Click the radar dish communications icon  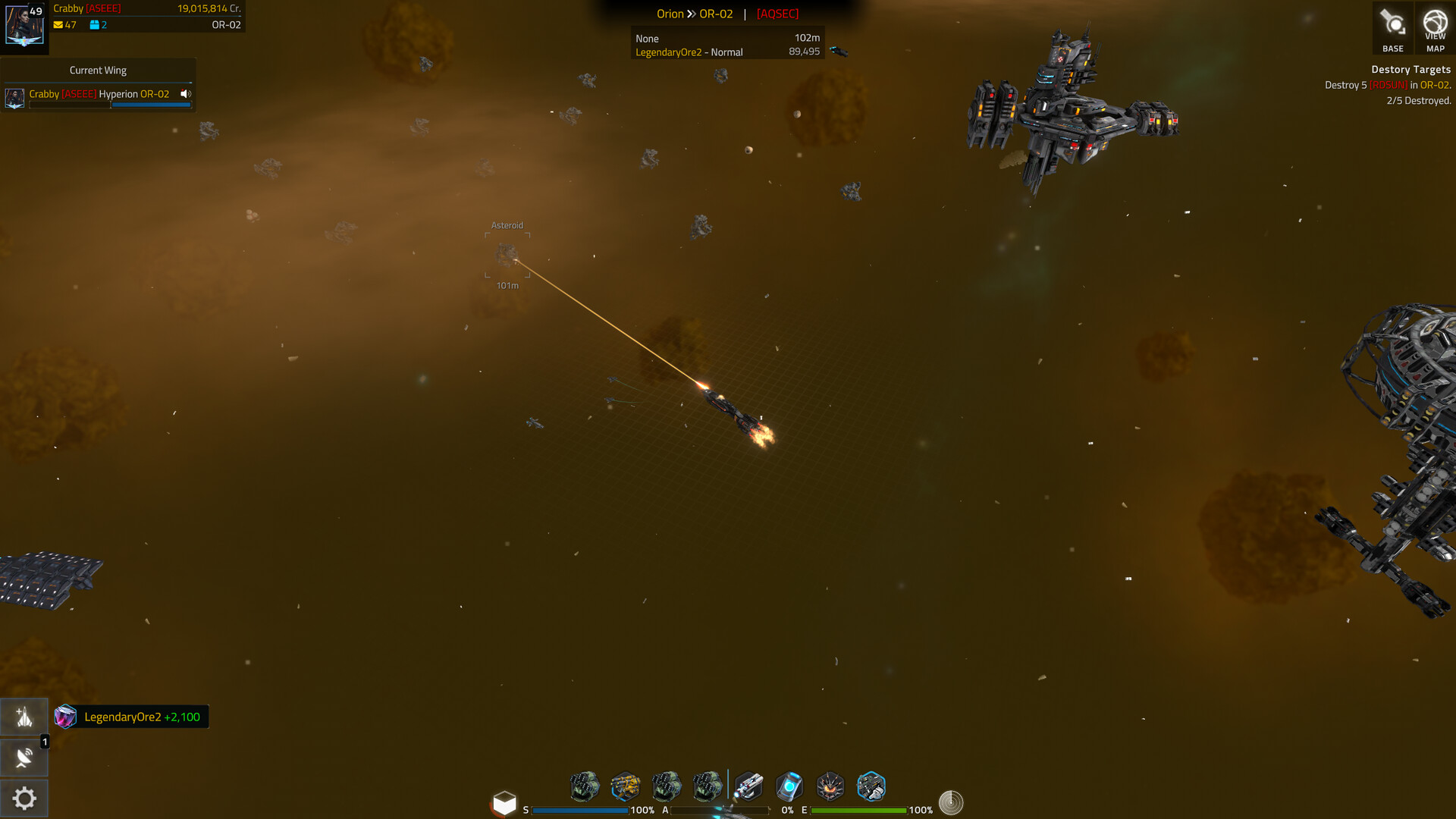tap(24, 757)
